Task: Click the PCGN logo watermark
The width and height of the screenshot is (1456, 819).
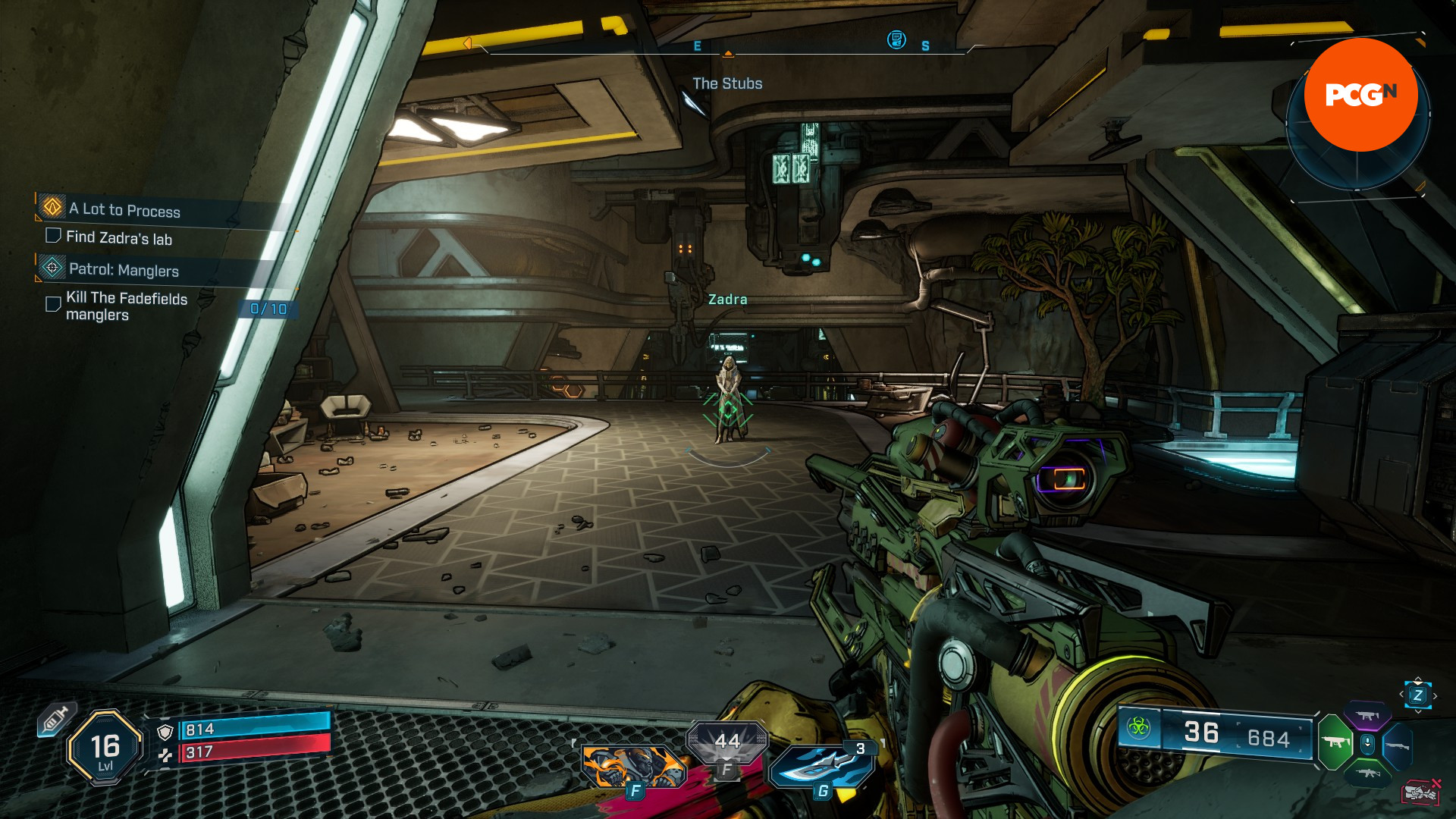Action: pos(1360,95)
